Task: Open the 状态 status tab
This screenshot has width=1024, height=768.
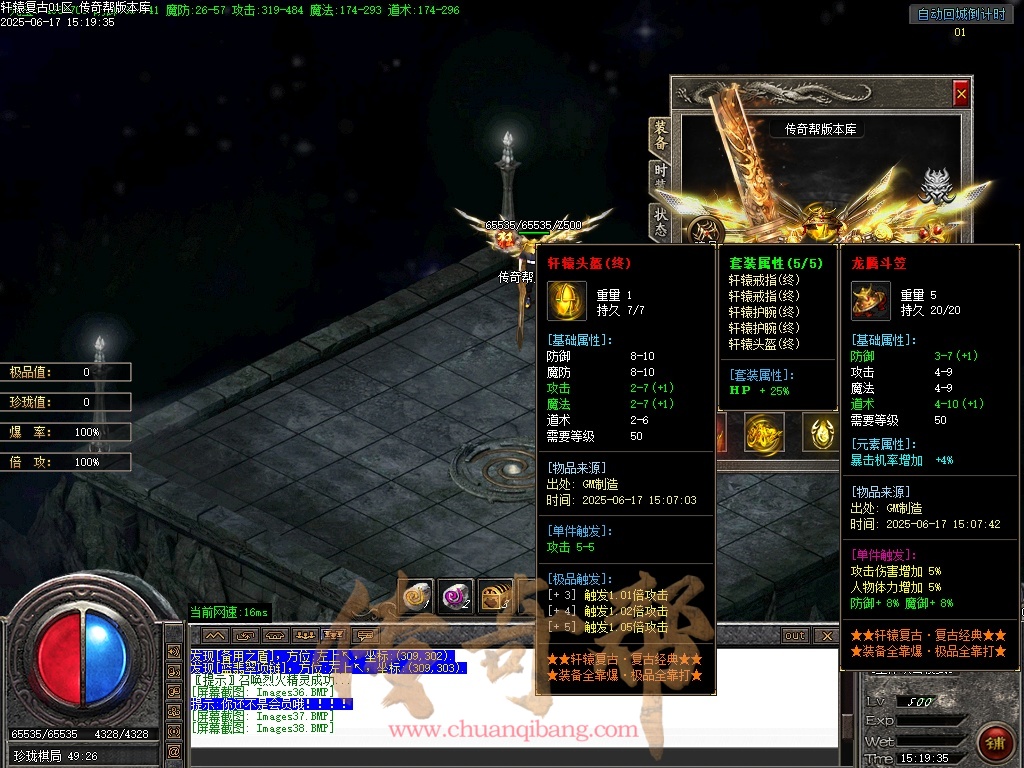Action: coord(660,222)
